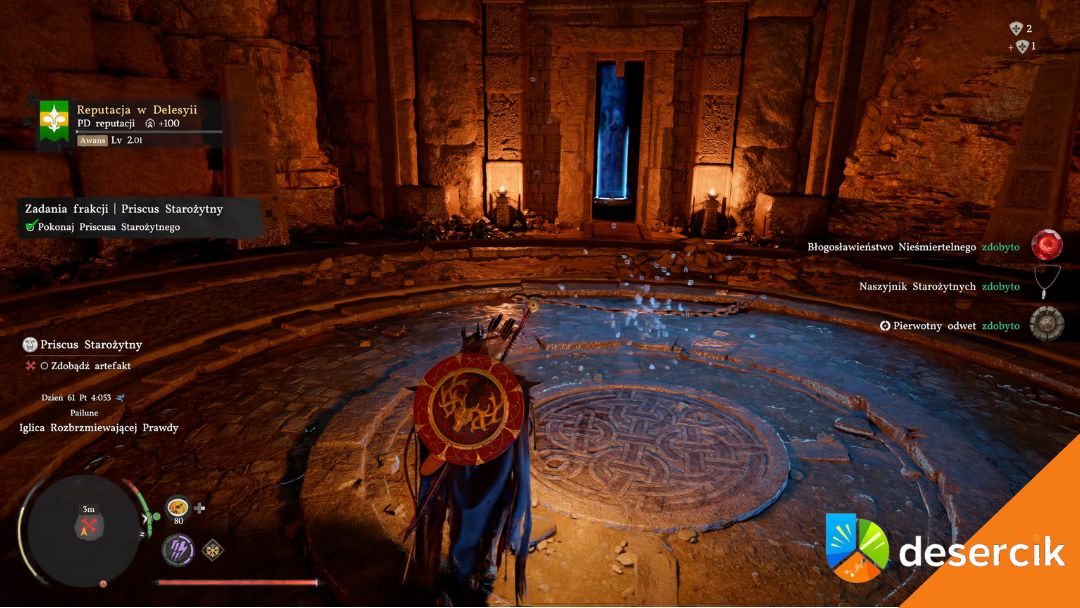
Task: Click the desercik channel logo watermark
Action: (856, 547)
